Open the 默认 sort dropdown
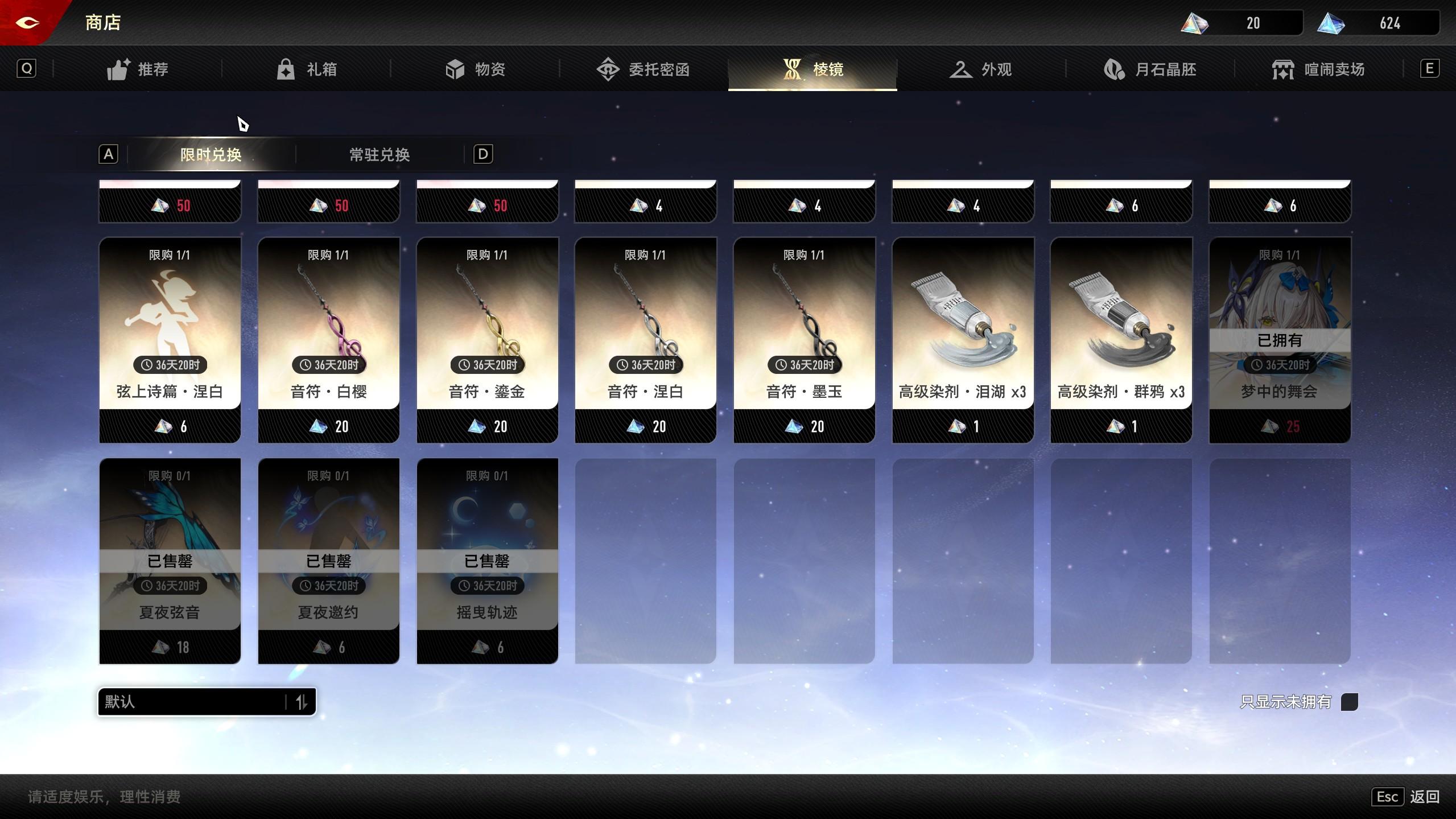1456x819 pixels. click(207, 702)
